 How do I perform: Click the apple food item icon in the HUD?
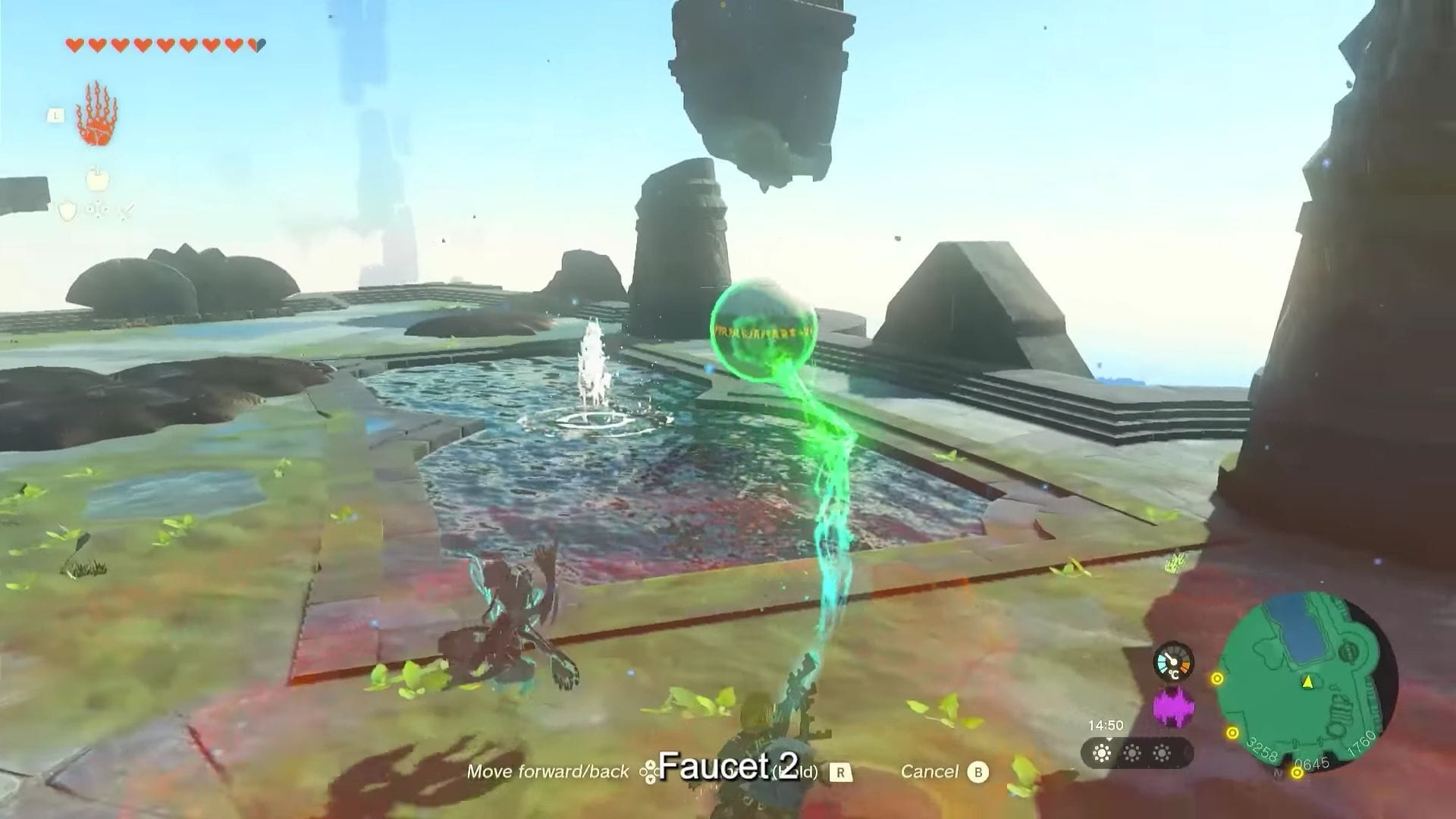[98, 179]
